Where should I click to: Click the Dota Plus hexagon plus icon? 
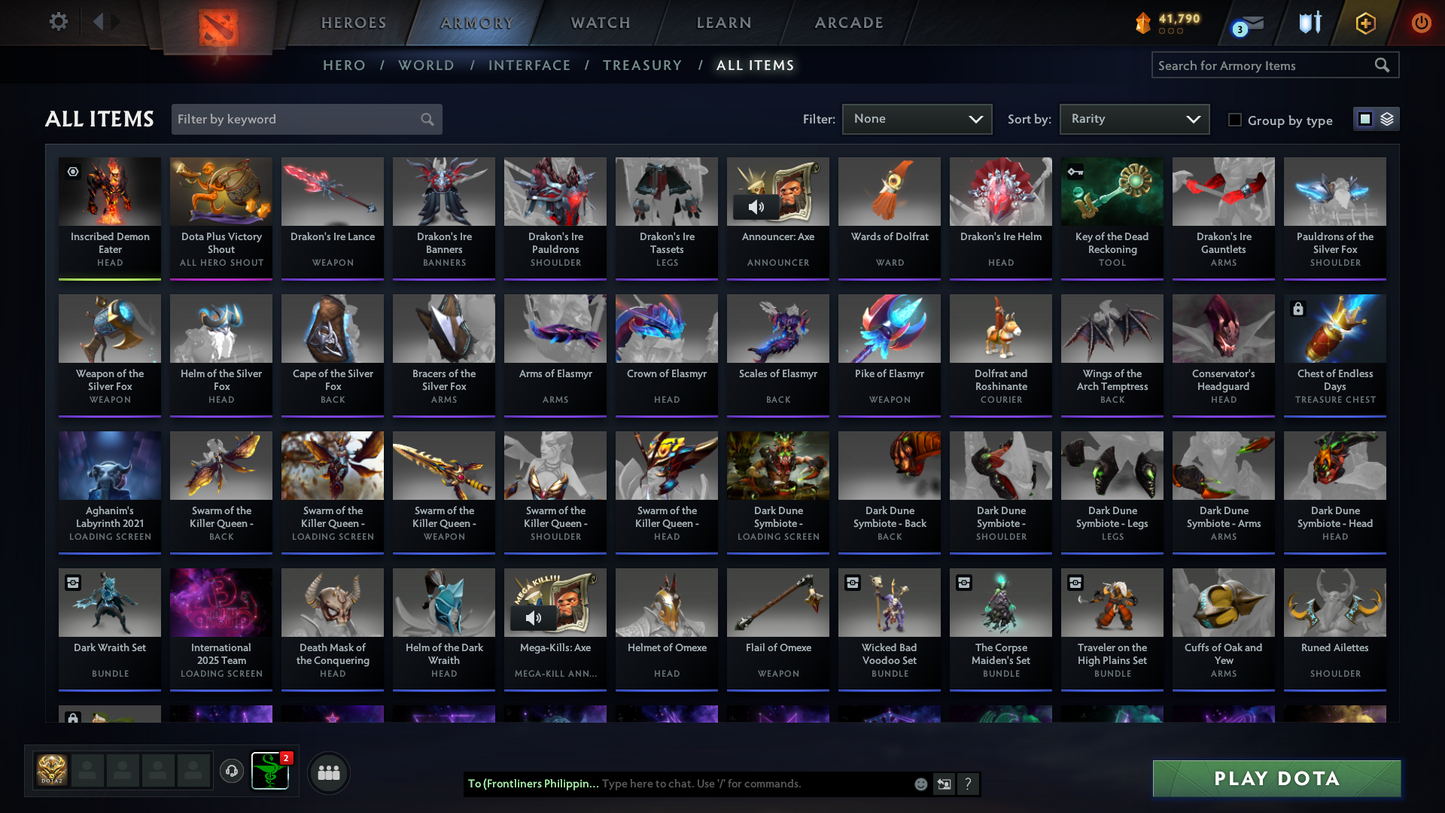point(1366,22)
